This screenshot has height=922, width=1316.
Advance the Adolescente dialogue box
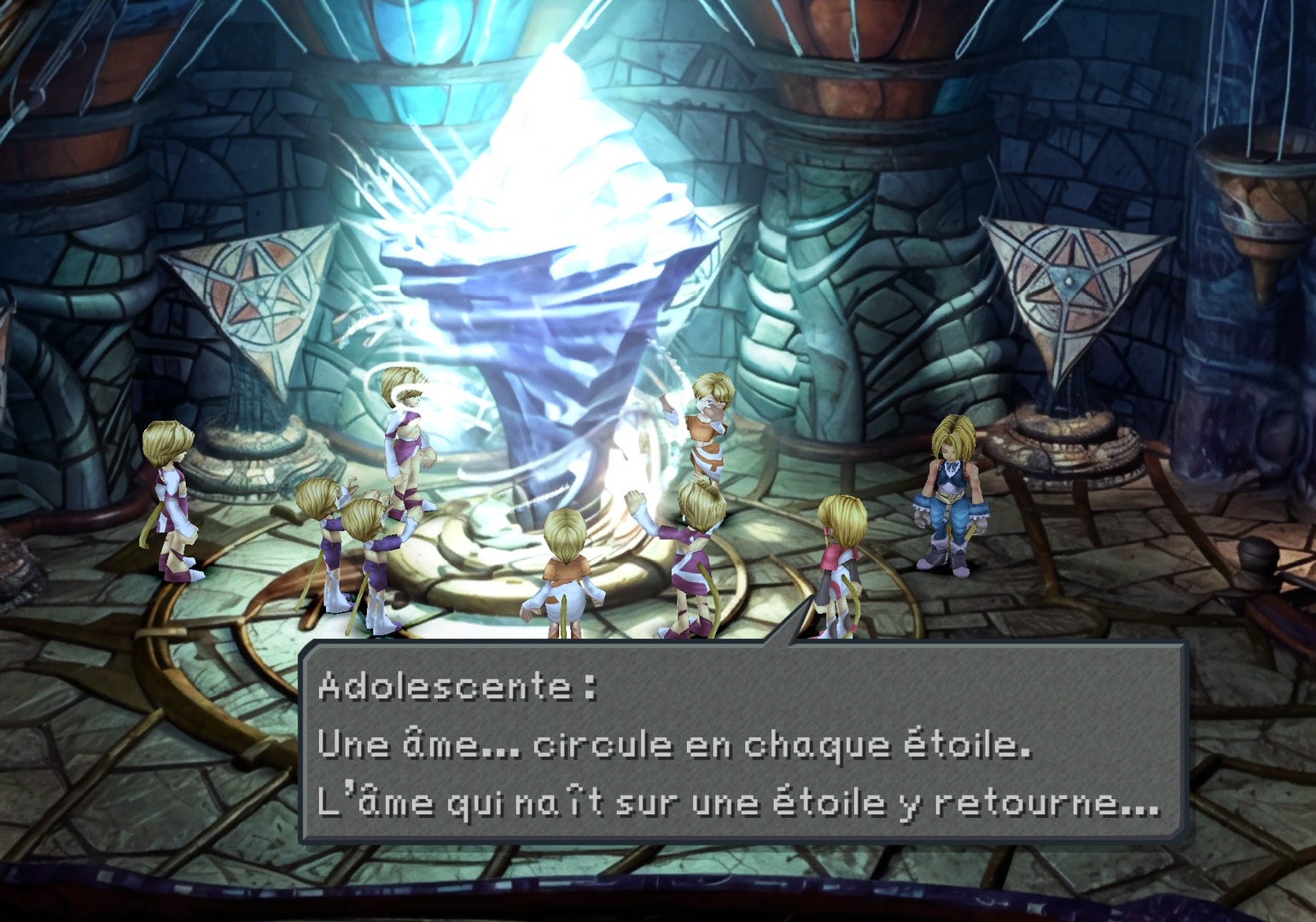click(x=741, y=743)
